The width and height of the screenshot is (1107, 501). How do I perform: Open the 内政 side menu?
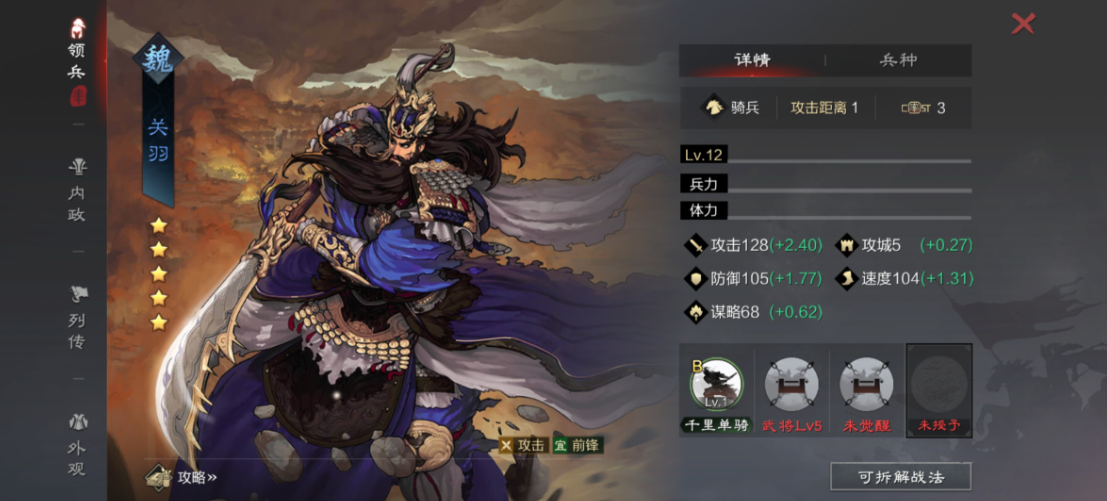click(x=77, y=191)
